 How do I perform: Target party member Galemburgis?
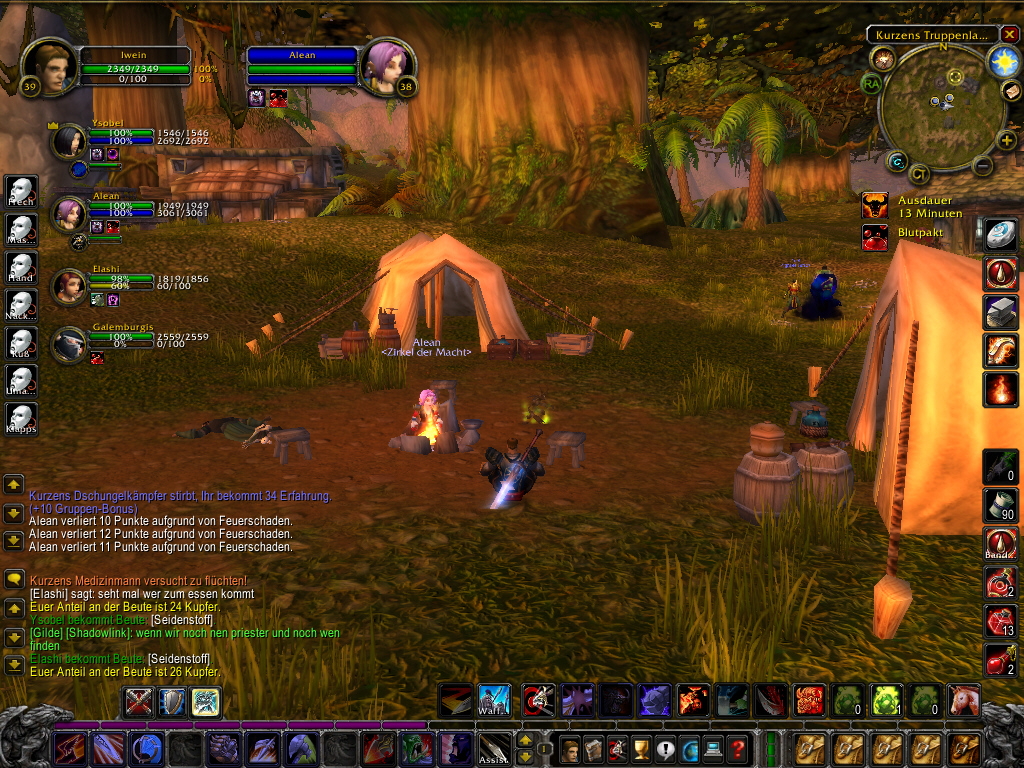pos(70,345)
